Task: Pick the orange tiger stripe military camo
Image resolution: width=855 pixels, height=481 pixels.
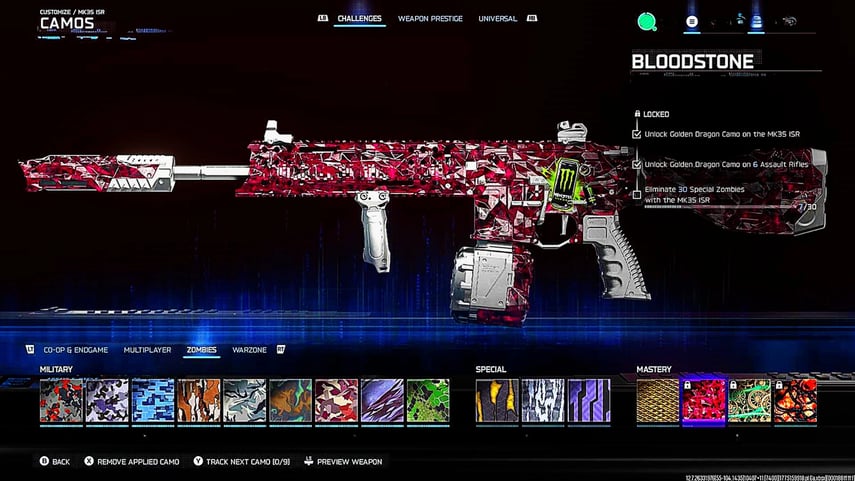Action: coord(198,400)
